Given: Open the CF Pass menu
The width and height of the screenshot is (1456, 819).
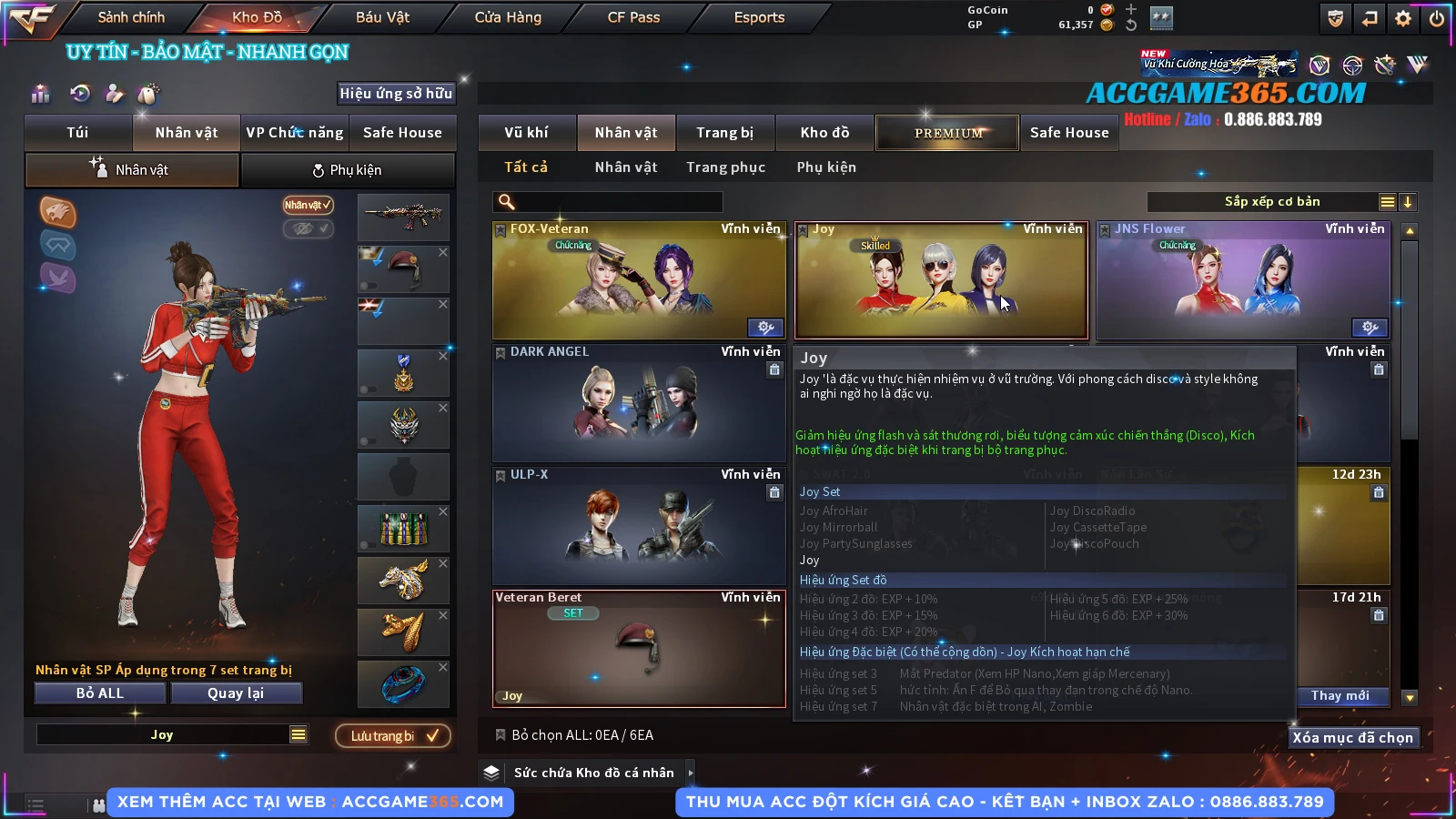Looking at the screenshot, I should click(633, 17).
